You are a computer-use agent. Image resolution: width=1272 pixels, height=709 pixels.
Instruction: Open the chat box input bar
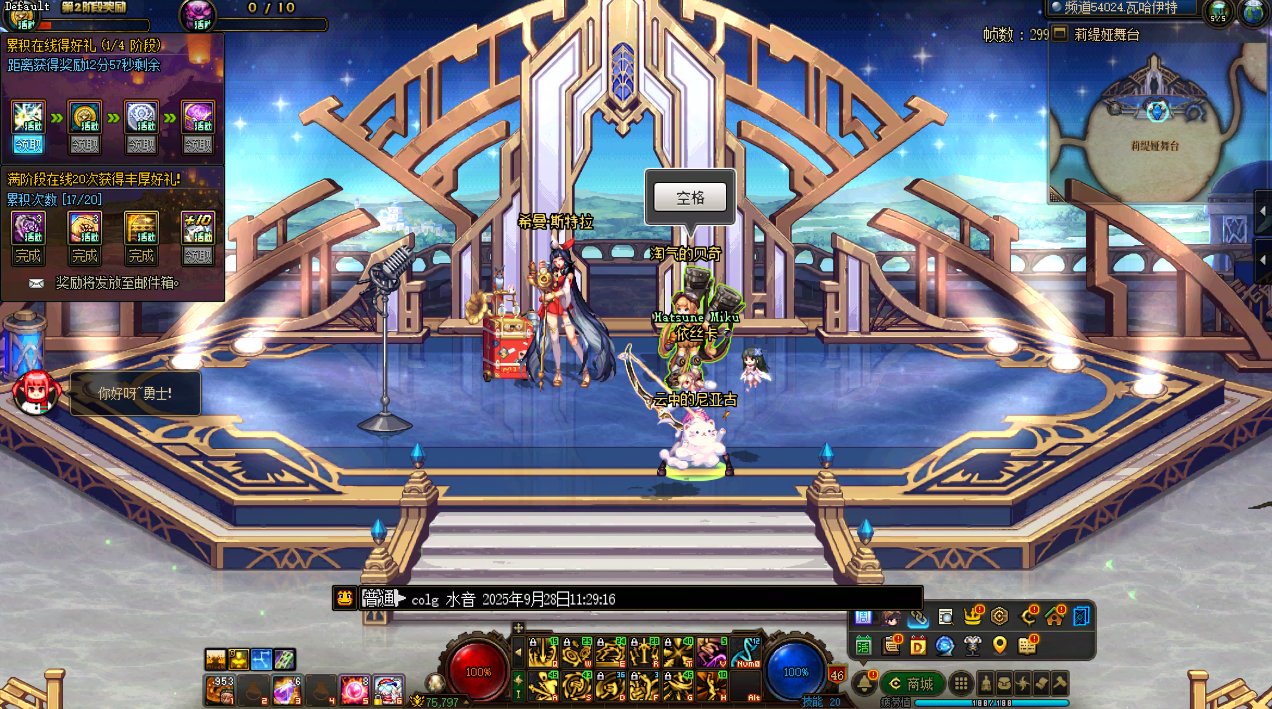pyautogui.click(x=640, y=599)
